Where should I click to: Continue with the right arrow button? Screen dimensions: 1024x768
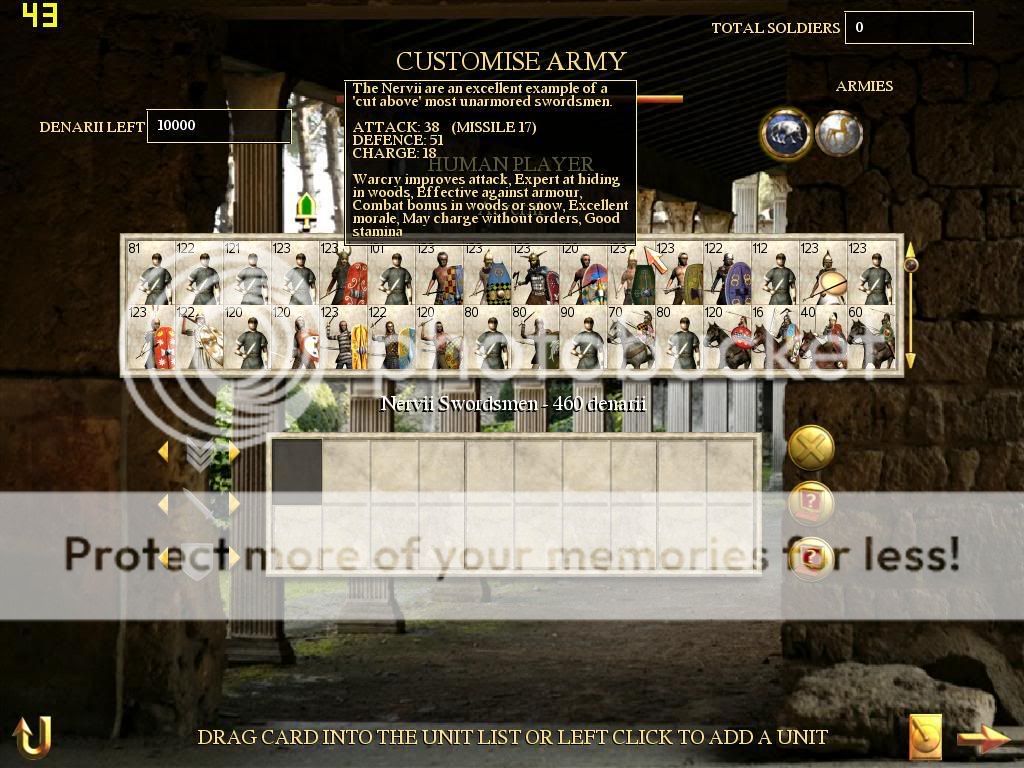click(984, 738)
